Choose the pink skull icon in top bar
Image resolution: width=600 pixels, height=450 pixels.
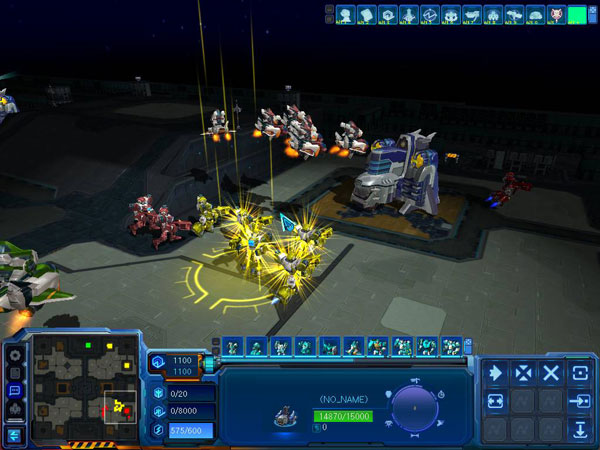[x=555, y=15]
